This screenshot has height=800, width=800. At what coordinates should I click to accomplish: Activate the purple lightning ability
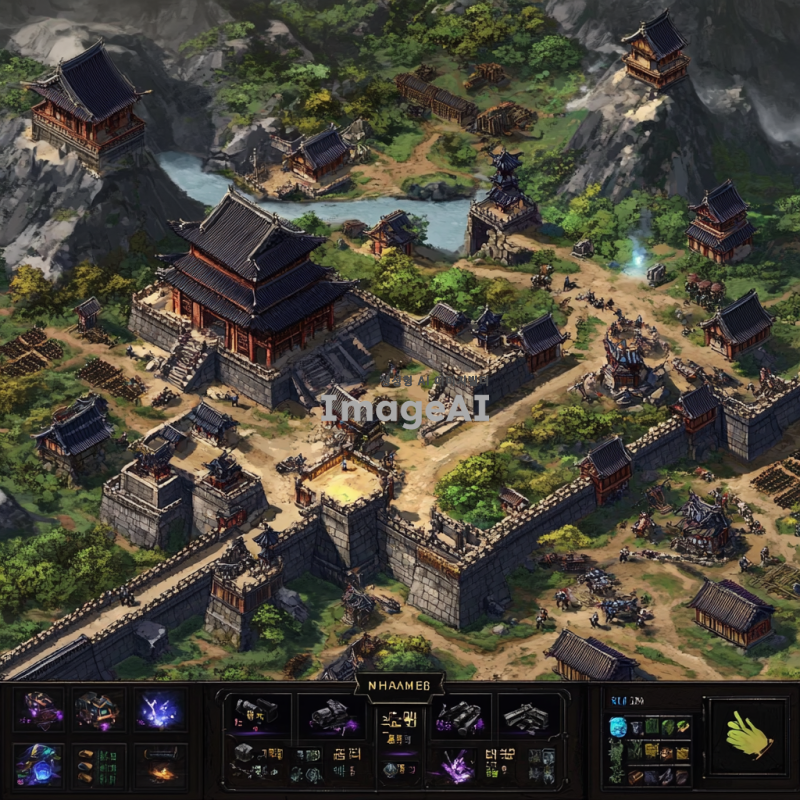click(x=160, y=711)
